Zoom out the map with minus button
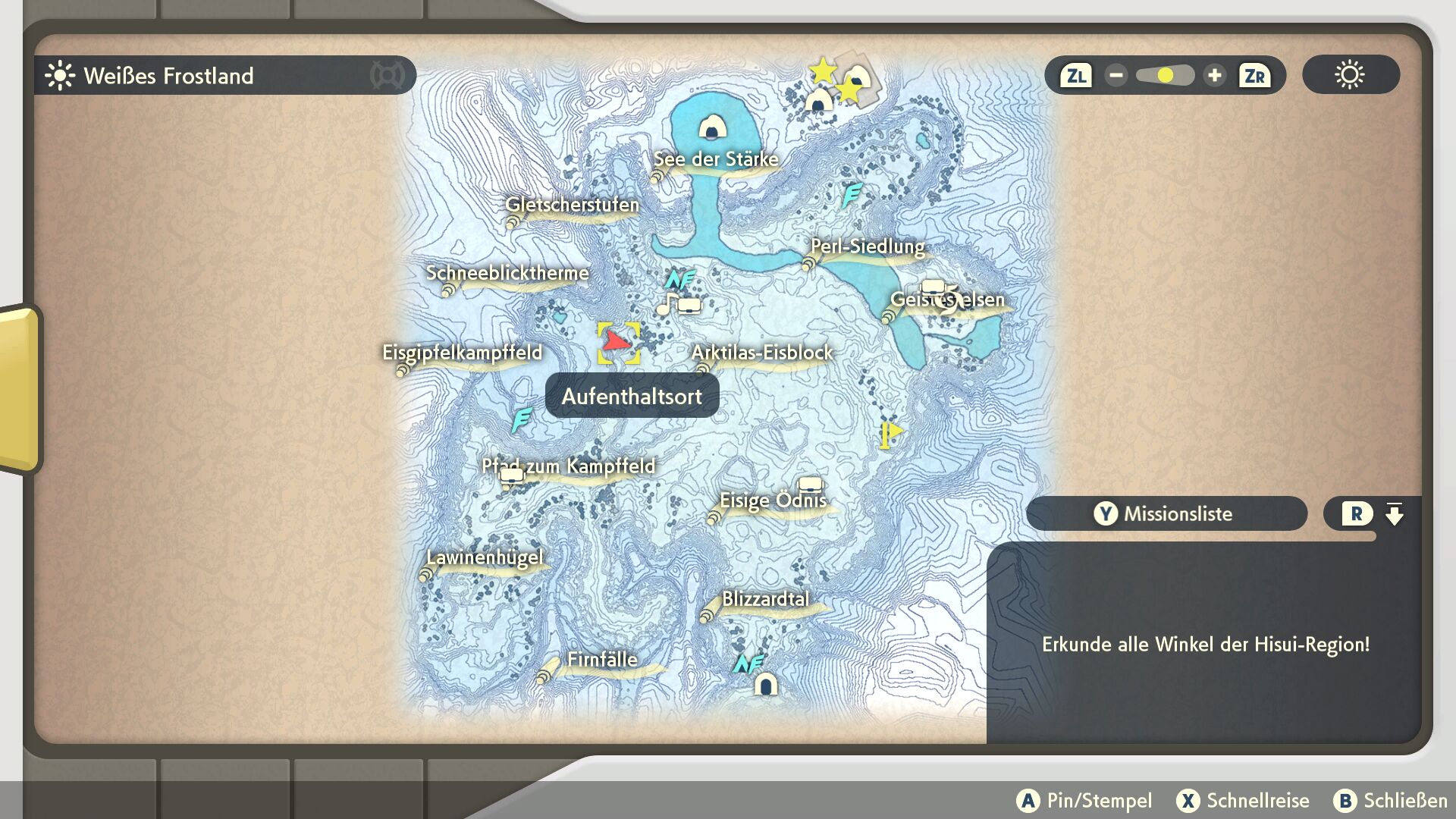1456x819 pixels. (1116, 76)
